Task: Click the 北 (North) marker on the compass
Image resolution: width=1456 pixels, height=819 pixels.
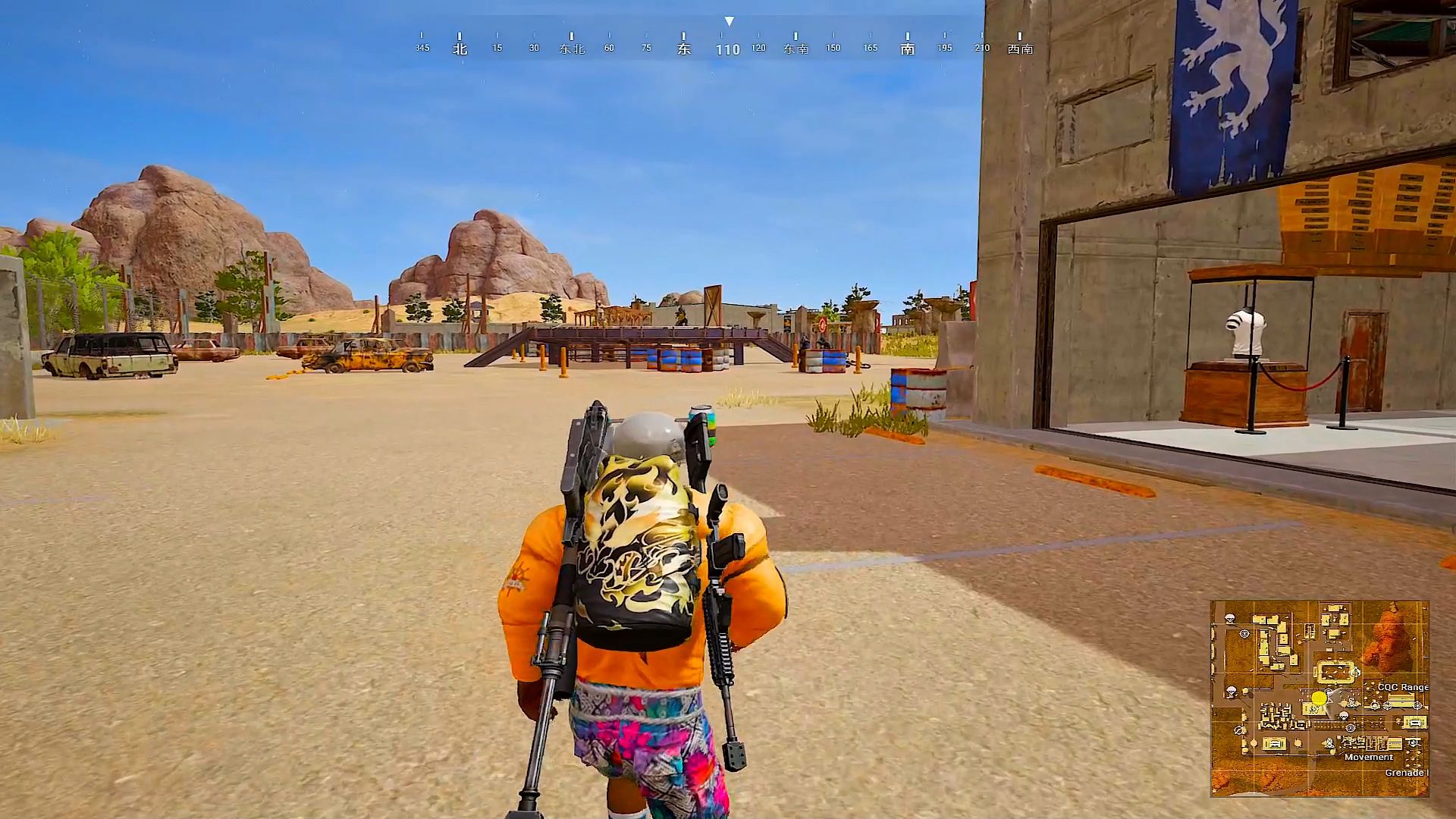Action: tap(461, 47)
